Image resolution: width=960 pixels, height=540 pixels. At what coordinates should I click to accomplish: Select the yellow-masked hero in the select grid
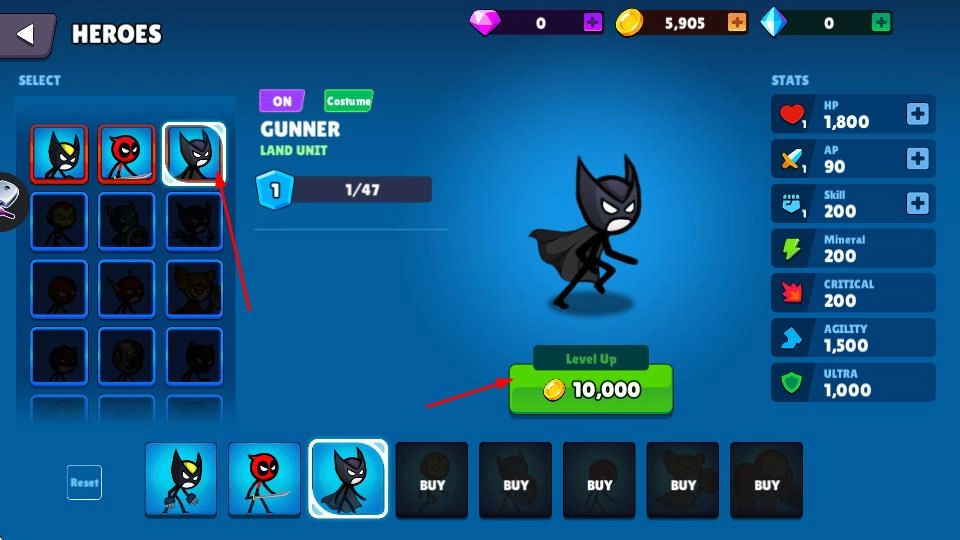click(x=59, y=154)
